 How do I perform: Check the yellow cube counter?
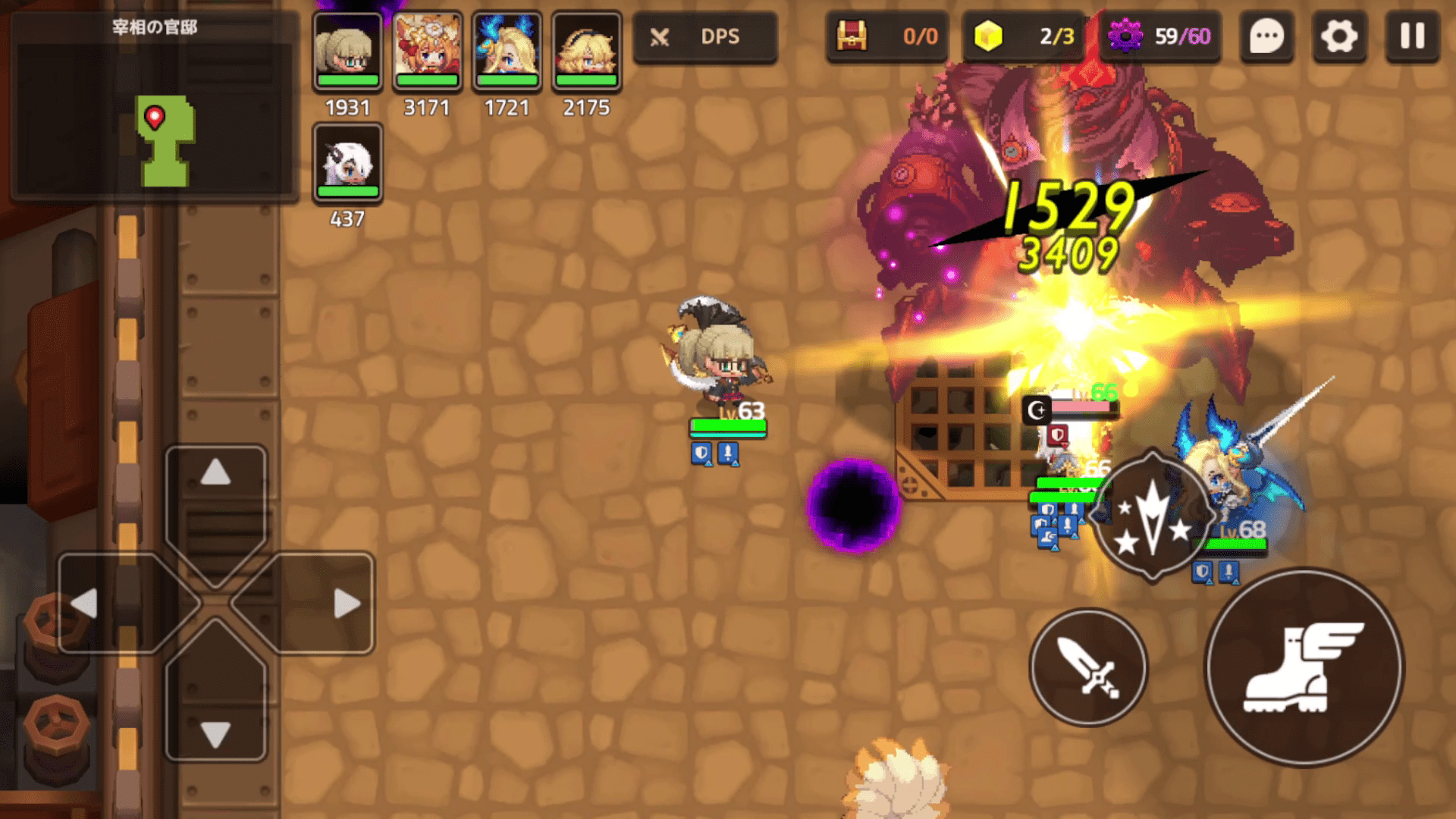tap(1023, 36)
